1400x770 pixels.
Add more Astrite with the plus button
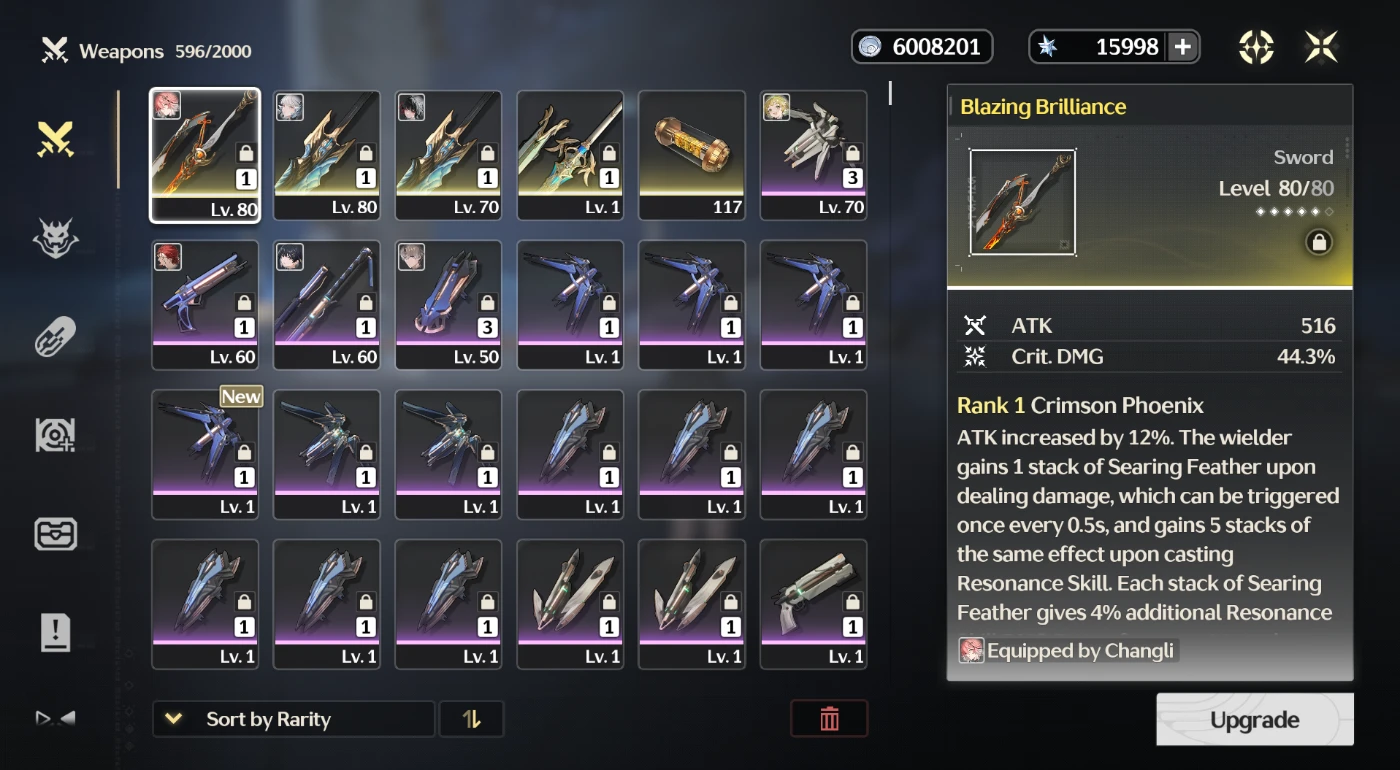pos(1182,47)
